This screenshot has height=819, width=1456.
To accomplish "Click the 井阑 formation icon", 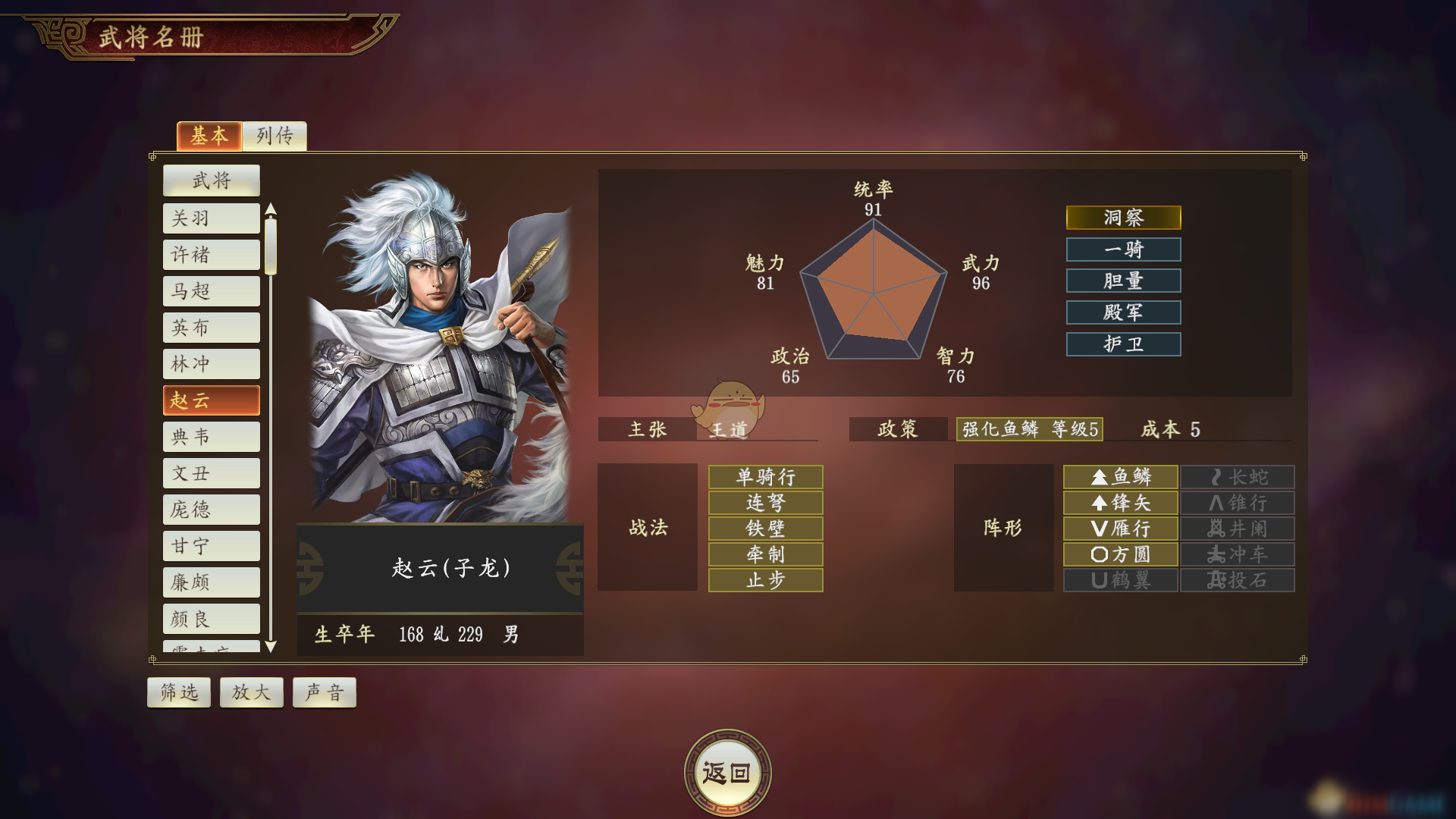I will click(x=1237, y=529).
